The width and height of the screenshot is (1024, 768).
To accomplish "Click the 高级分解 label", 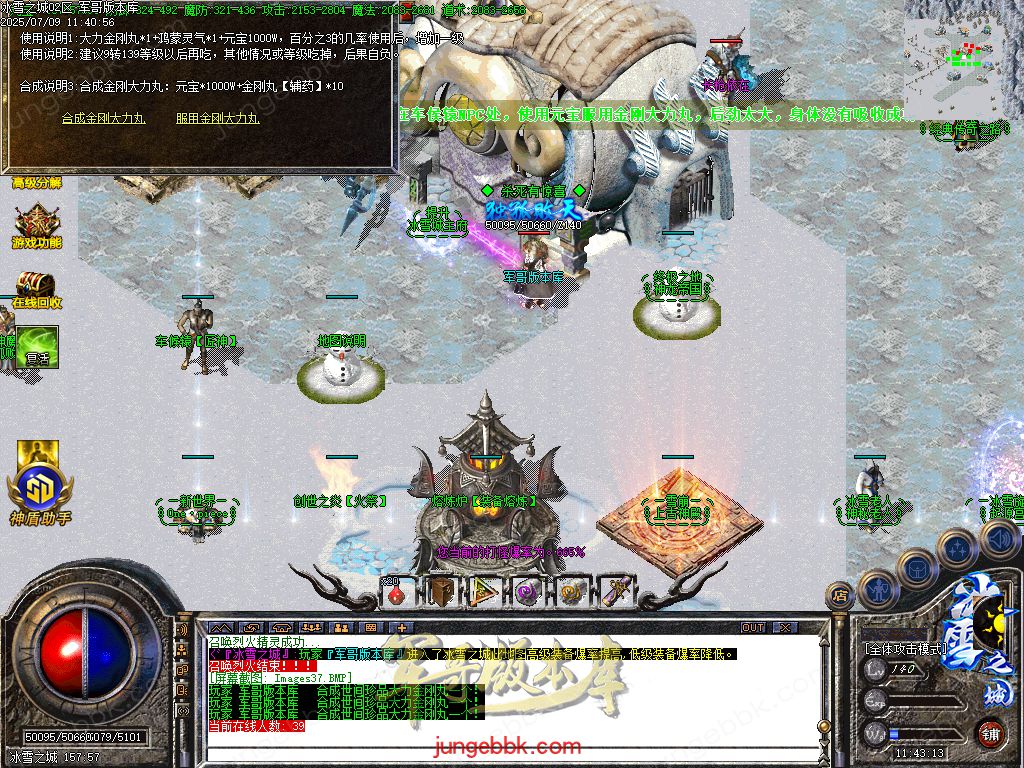I will click(37, 182).
